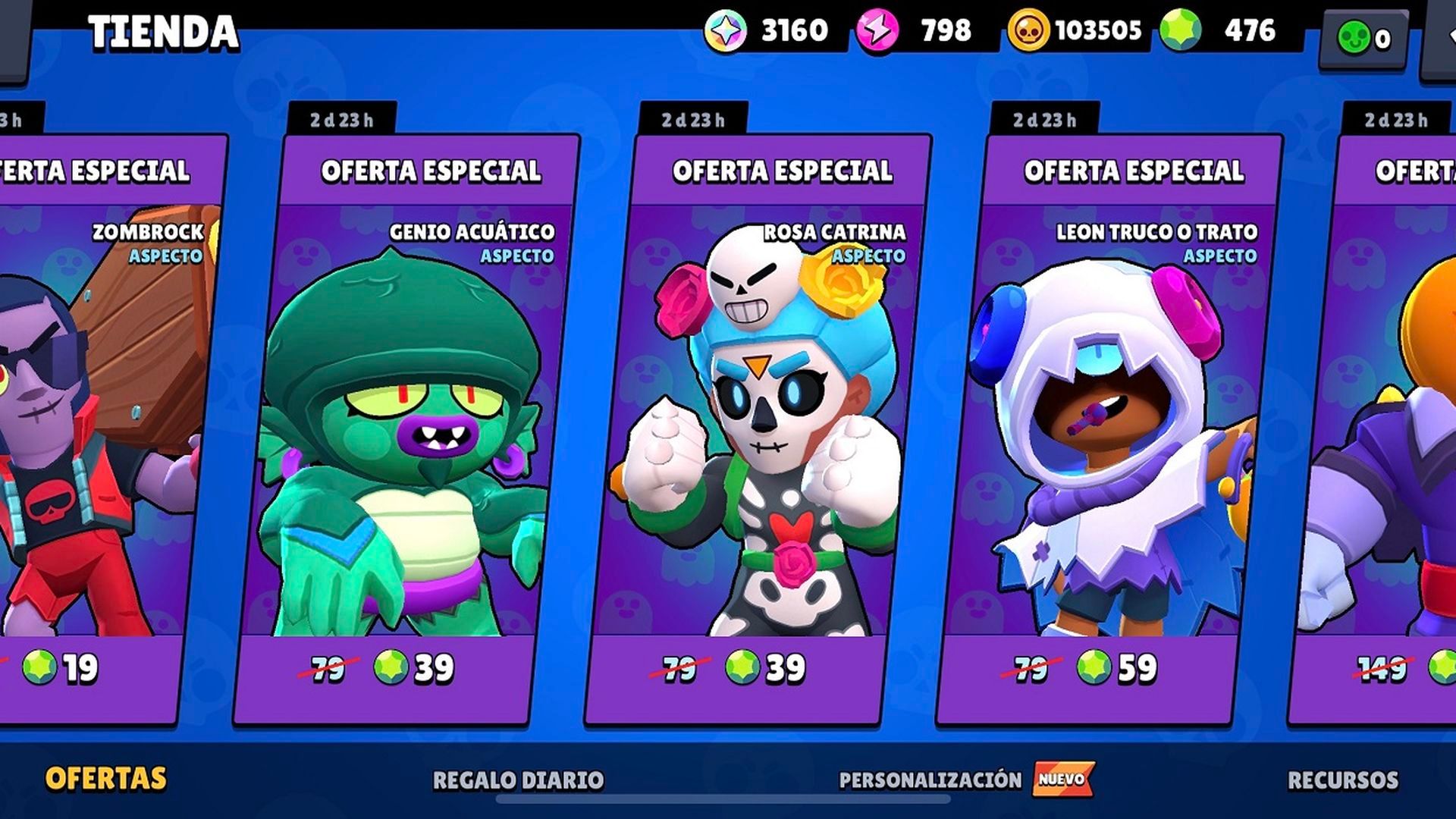Select the Leon Truco o Trato offer
This screenshot has height=819, width=1456.
tap(1111, 425)
